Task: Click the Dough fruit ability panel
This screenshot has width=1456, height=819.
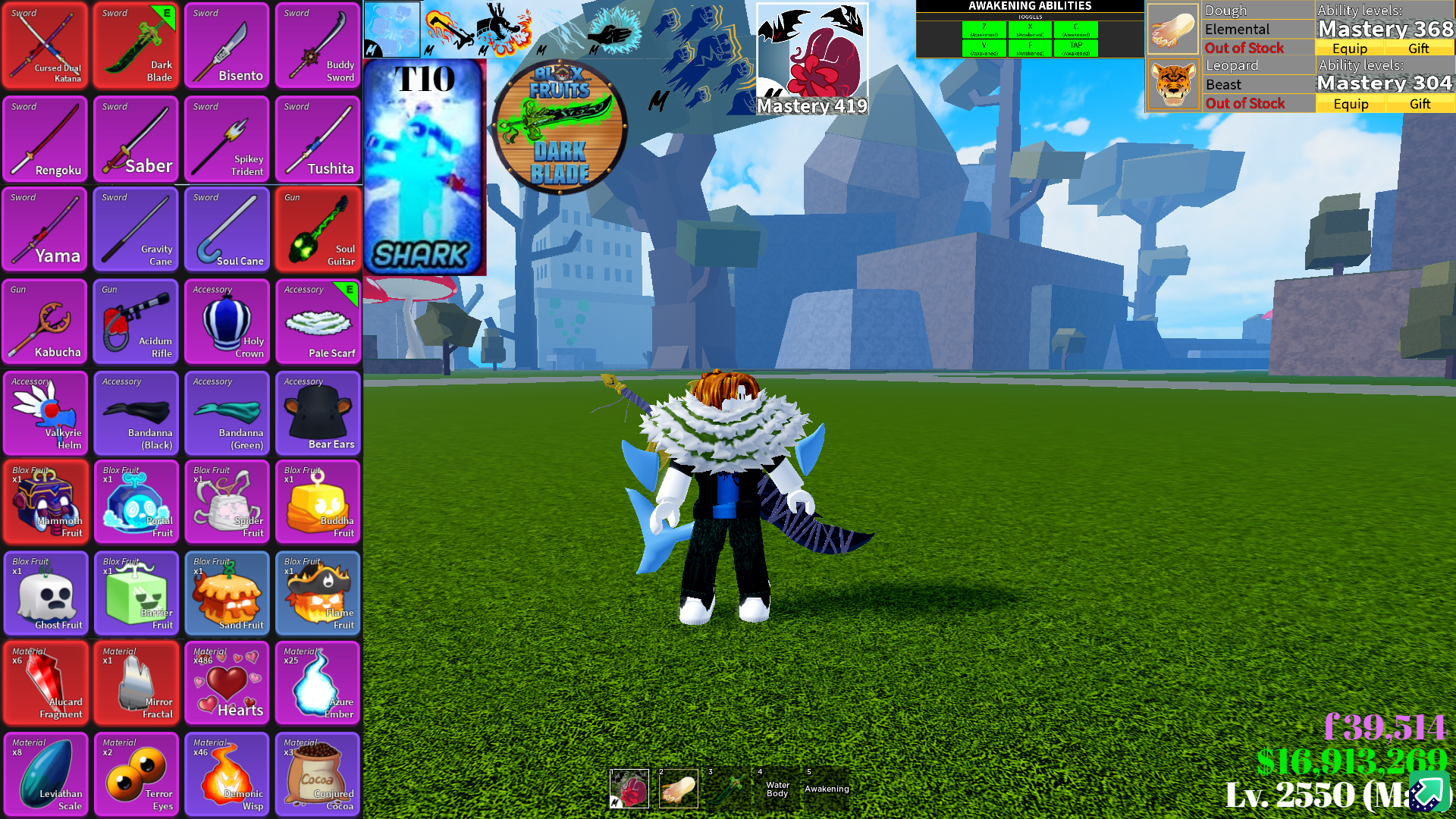Action: pyautogui.click(x=1173, y=28)
